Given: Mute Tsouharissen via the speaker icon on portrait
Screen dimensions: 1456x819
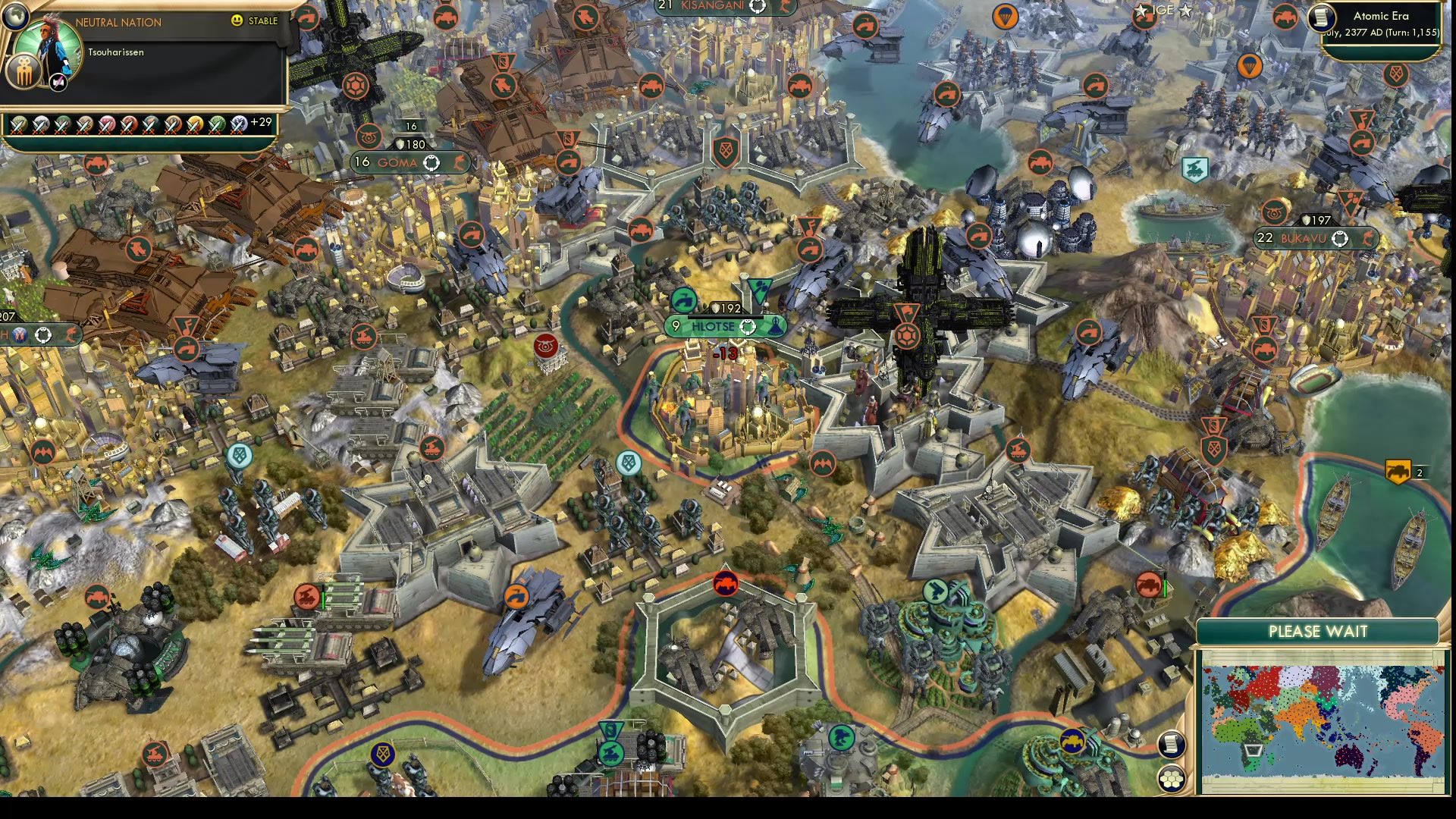Looking at the screenshot, I should (57, 82).
